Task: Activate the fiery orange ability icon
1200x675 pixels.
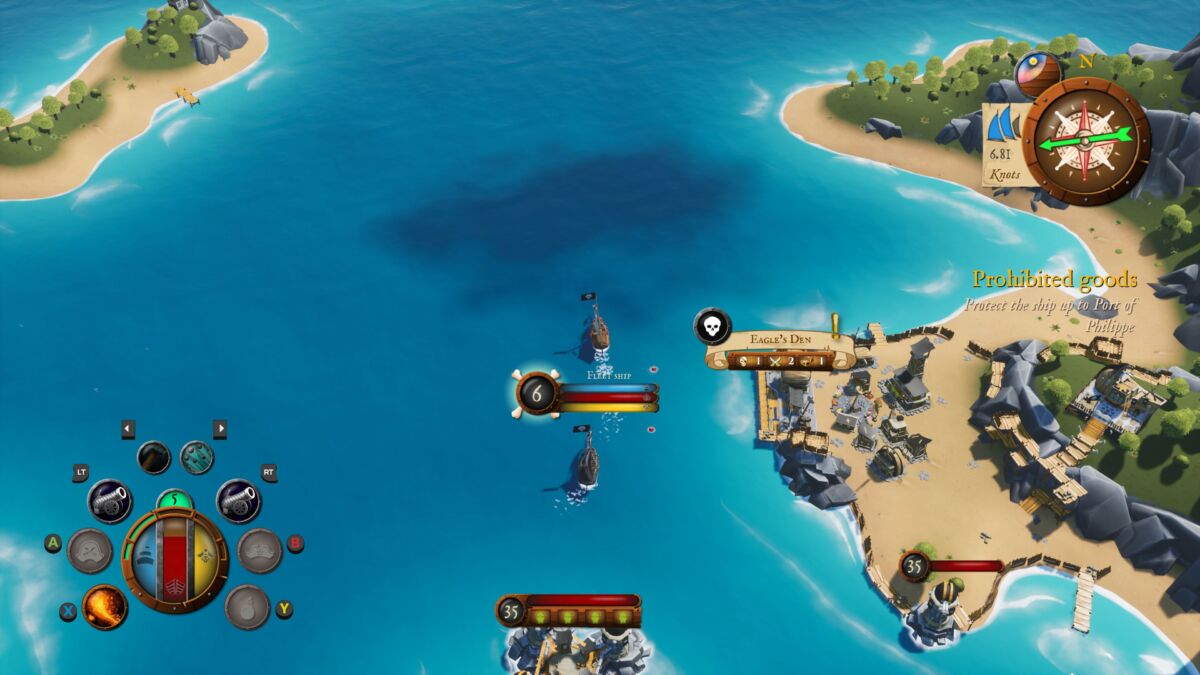Action: pyautogui.click(x=105, y=606)
